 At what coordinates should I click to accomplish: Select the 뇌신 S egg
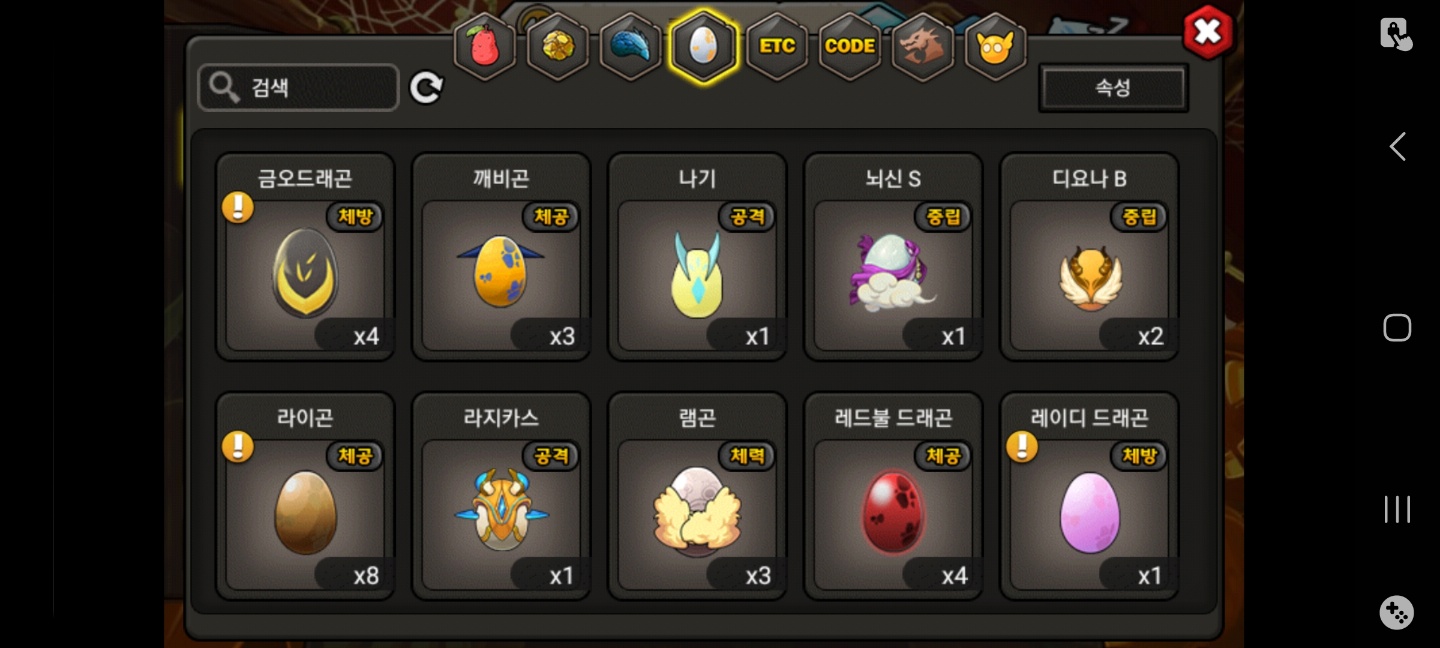(893, 272)
